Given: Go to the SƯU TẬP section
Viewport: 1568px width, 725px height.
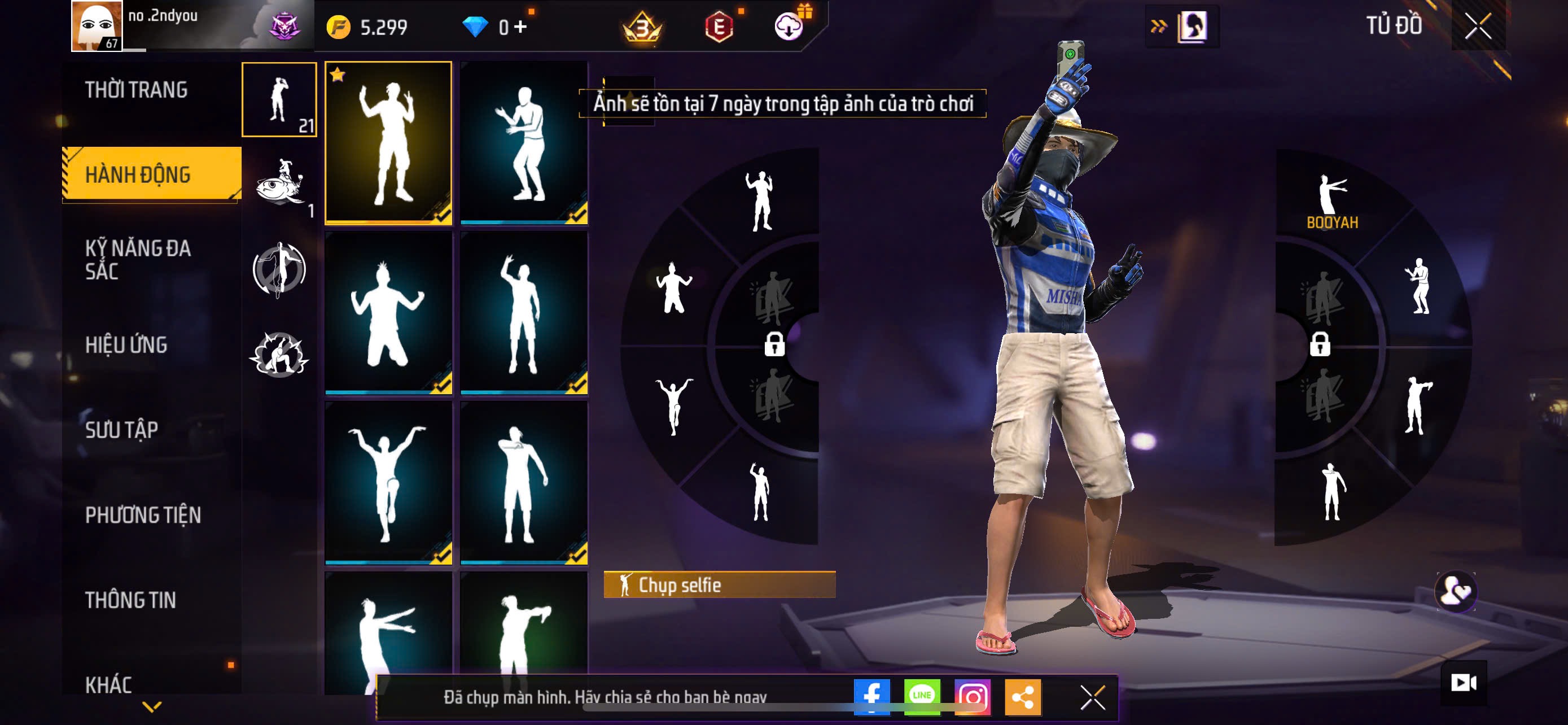Looking at the screenshot, I should pyautogui.click(x=122, y=430).
